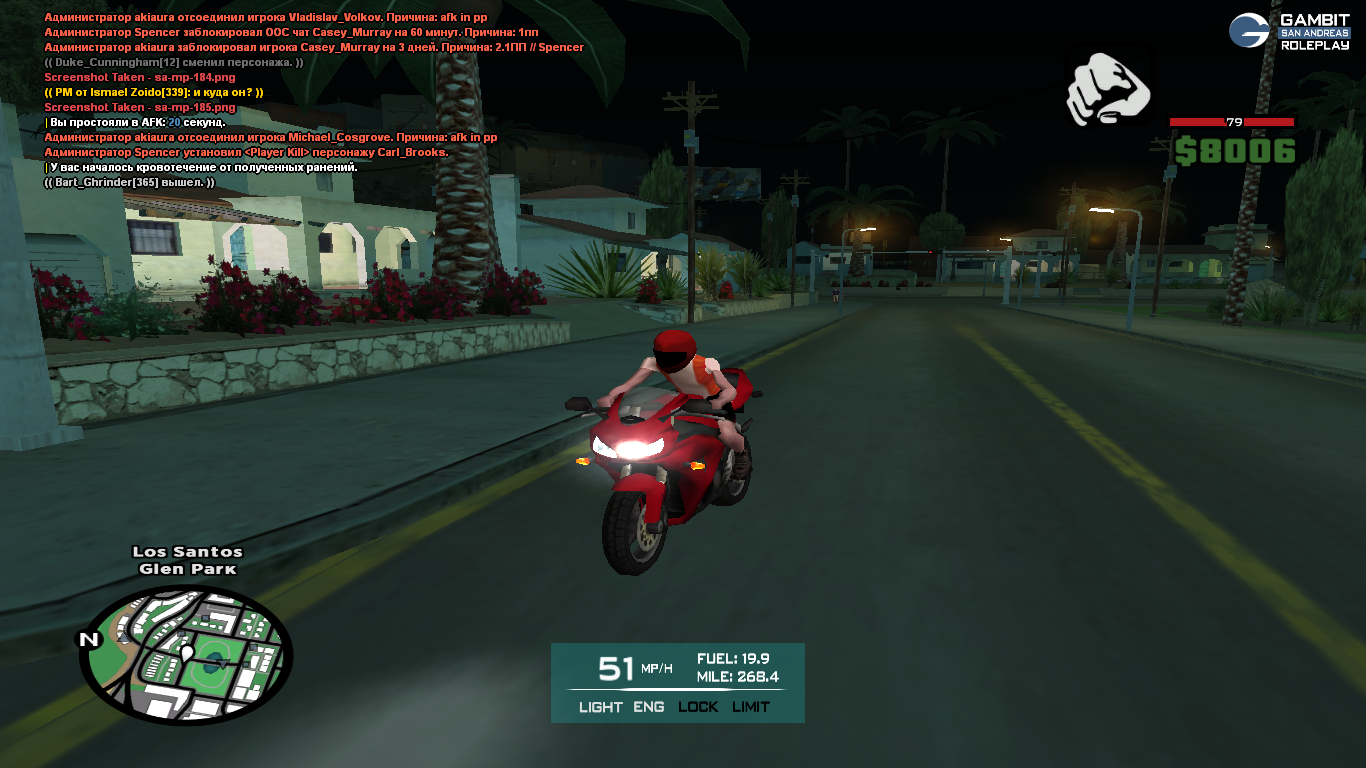Toggle the ENG engine indicator

(648, 707)
